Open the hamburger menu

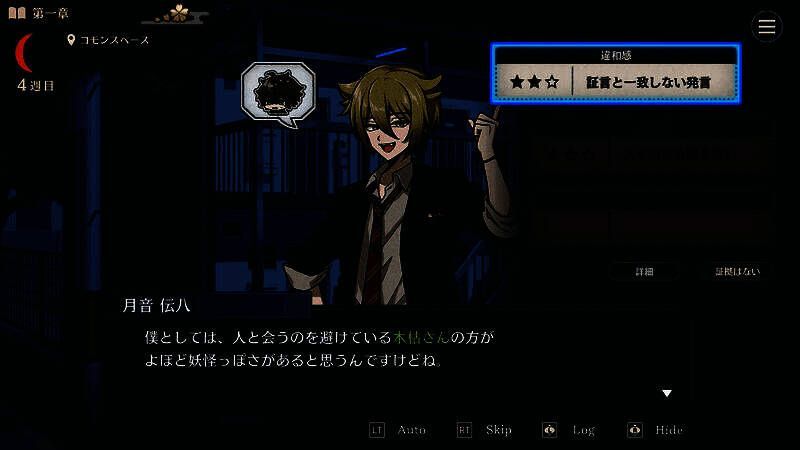point(767,27)
